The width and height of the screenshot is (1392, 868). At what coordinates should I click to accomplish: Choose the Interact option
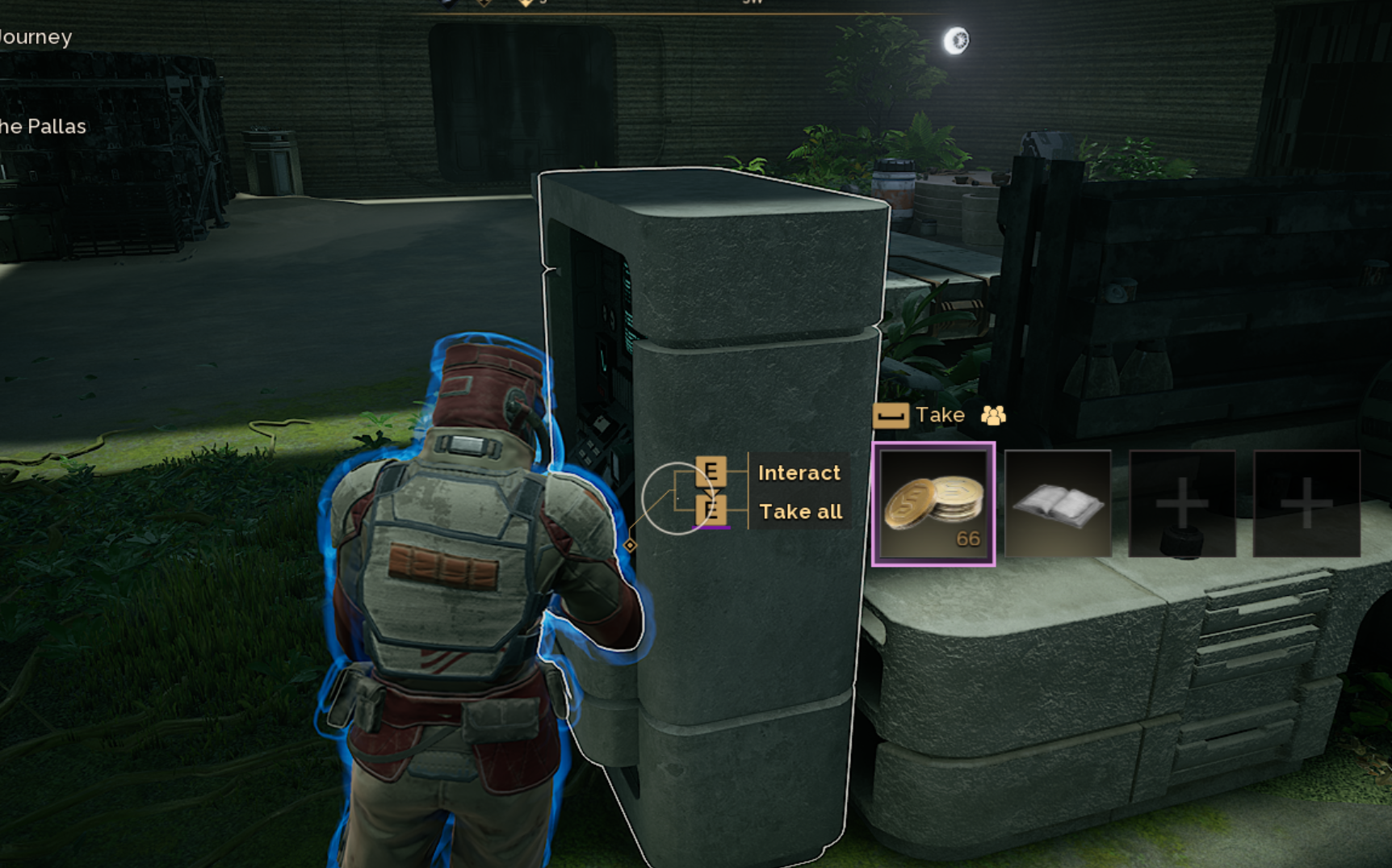pyautogui.click(x=799, y=472)
